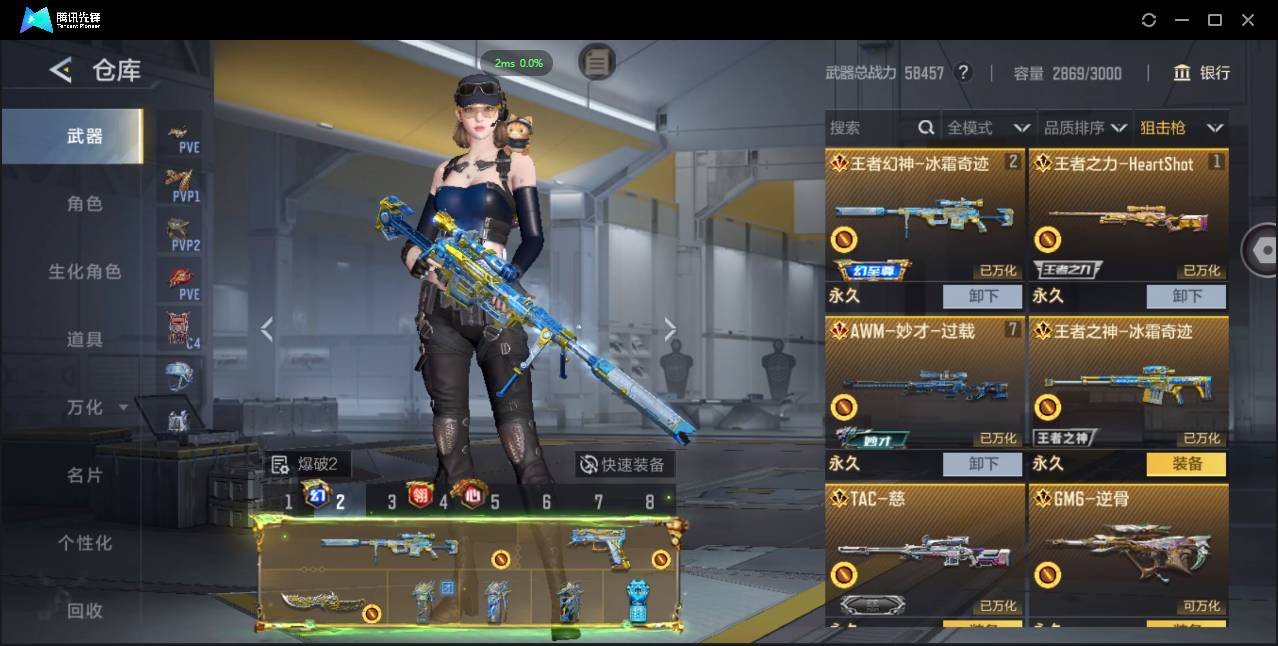Switch to the 个性化 section

(x=85, y=543)
